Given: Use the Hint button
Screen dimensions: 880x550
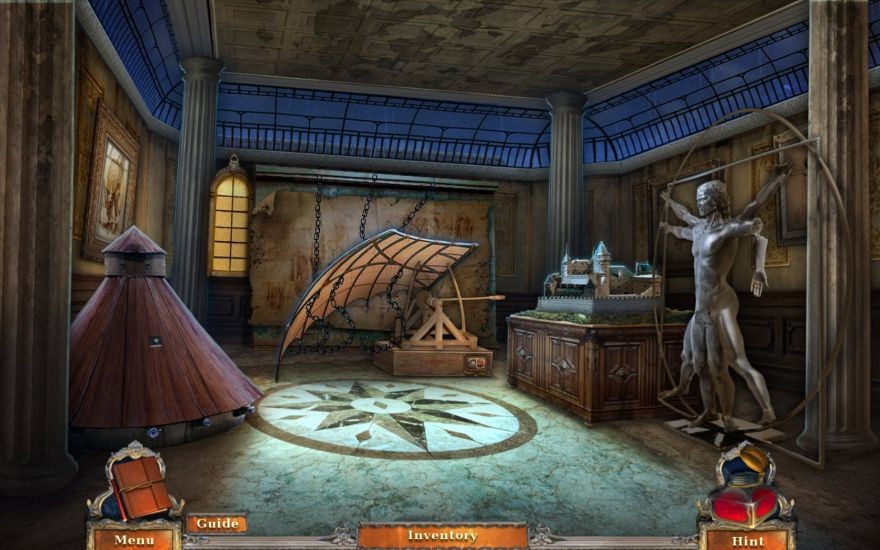Looking at the screenshot, I should 746,540.
